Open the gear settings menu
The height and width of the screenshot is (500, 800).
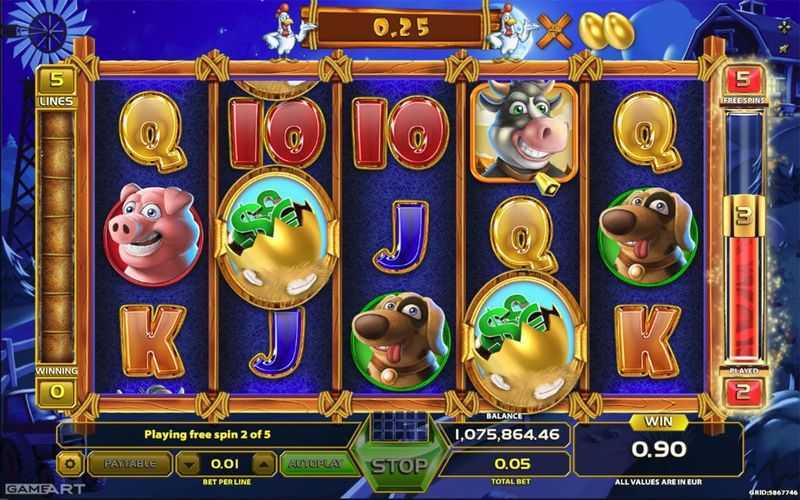pyautogui.click(x=70, y=464)
